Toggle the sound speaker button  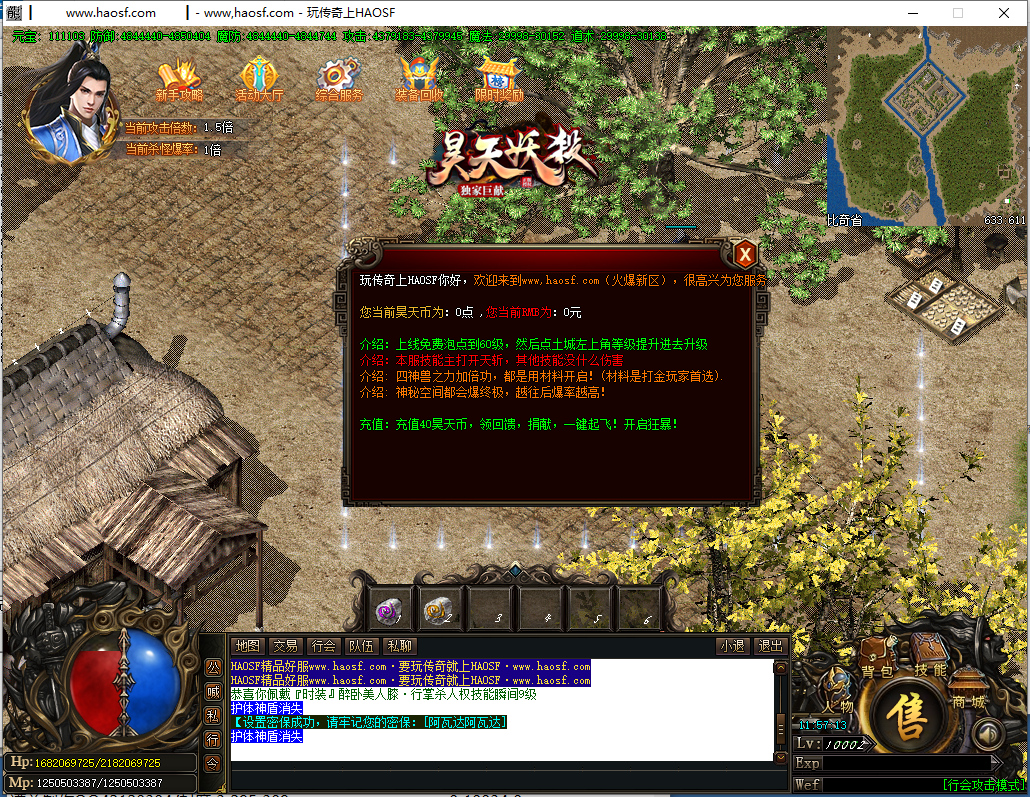pyautogui.click(x=987, y=736)
